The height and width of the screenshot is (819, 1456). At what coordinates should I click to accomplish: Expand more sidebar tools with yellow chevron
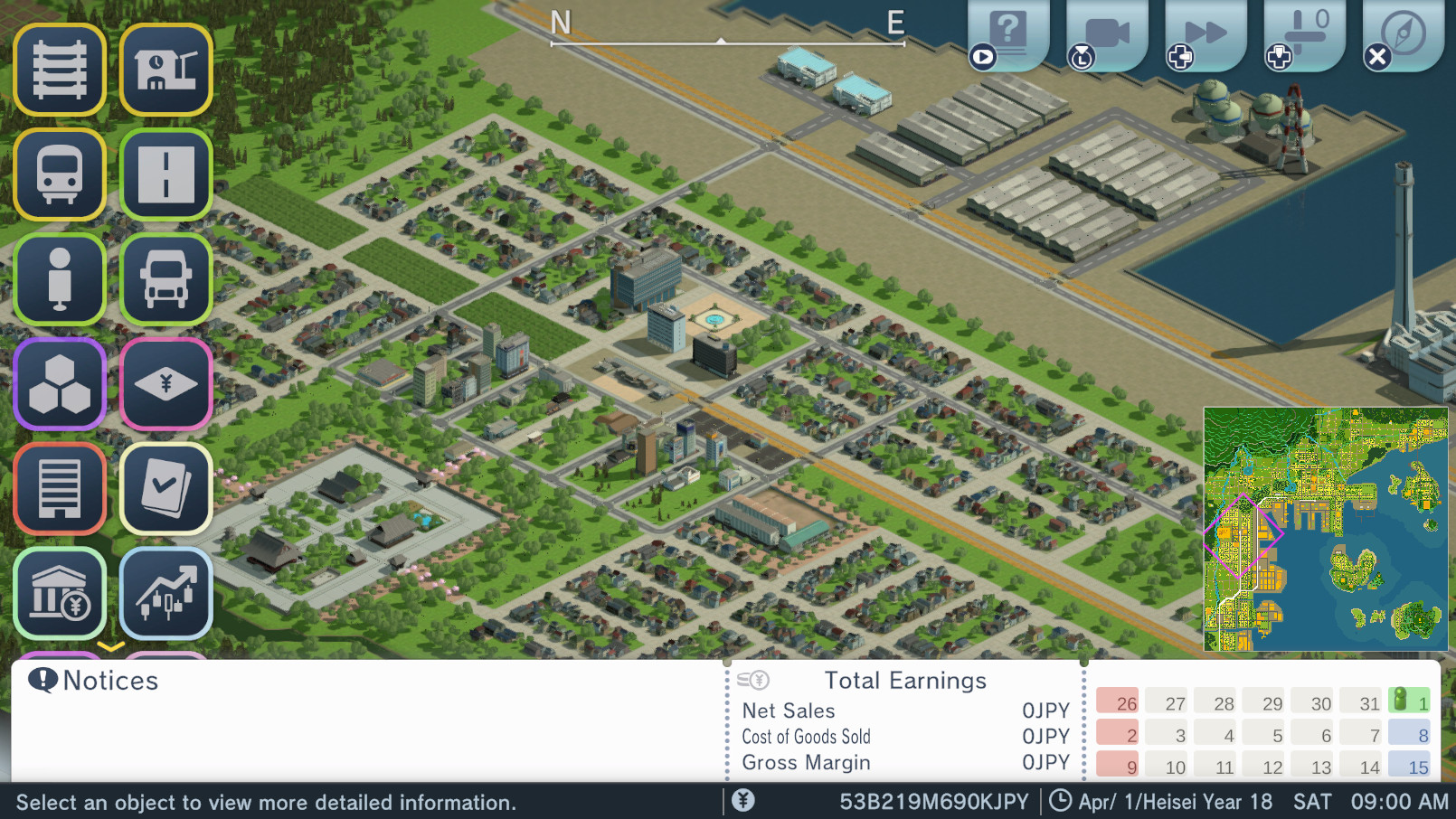(x=112, y=647)
